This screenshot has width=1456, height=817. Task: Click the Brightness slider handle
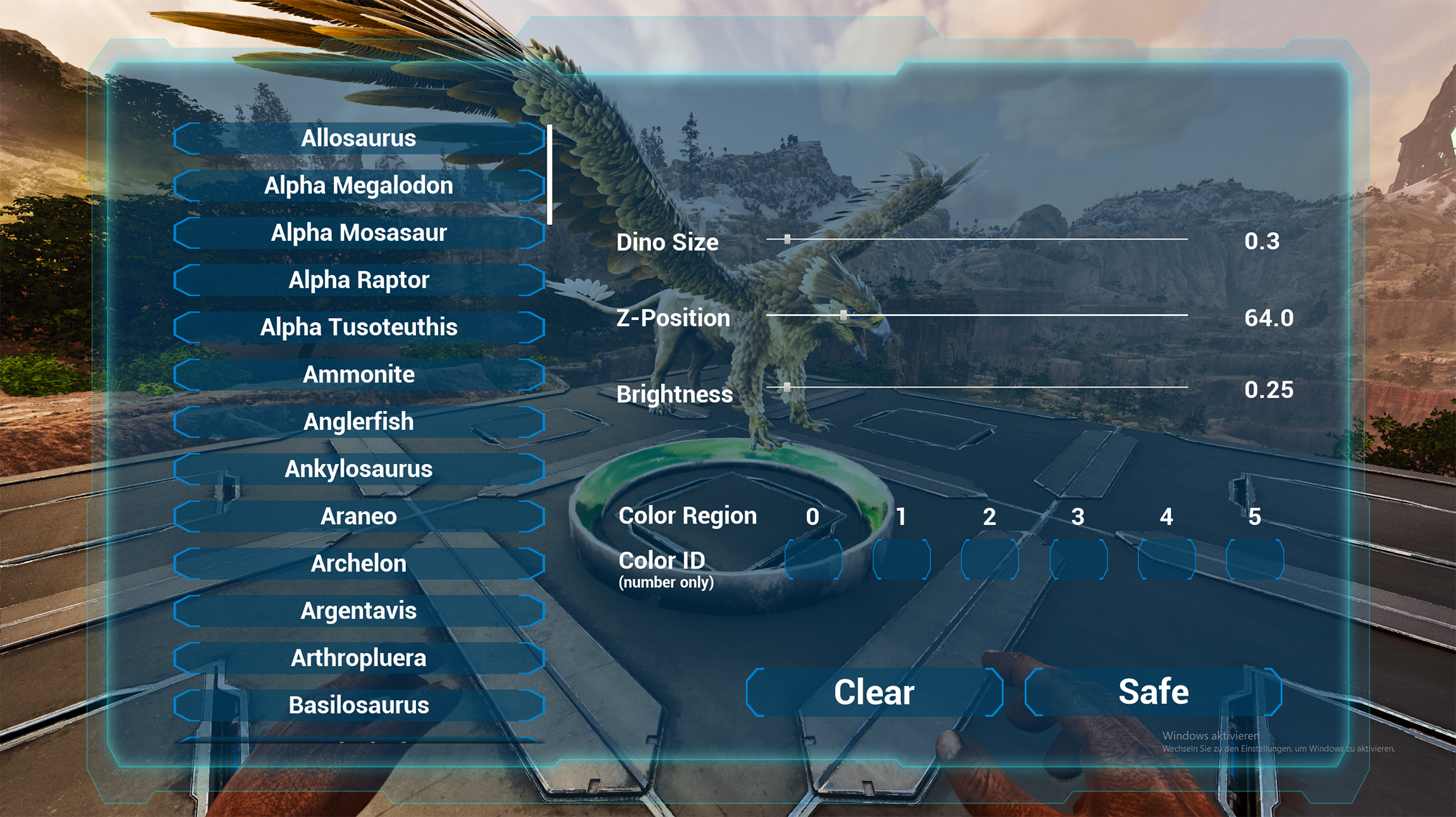click(x=787, y=386)
